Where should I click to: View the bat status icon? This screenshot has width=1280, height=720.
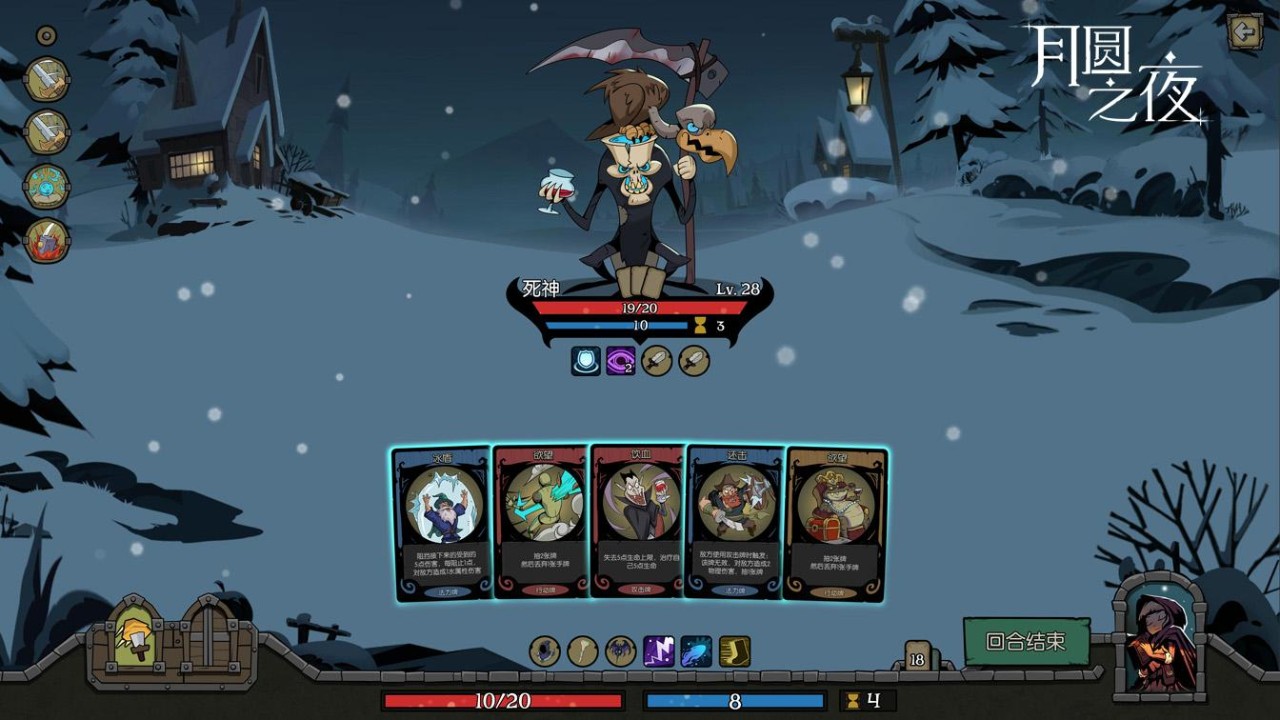[x=620, y=652]
